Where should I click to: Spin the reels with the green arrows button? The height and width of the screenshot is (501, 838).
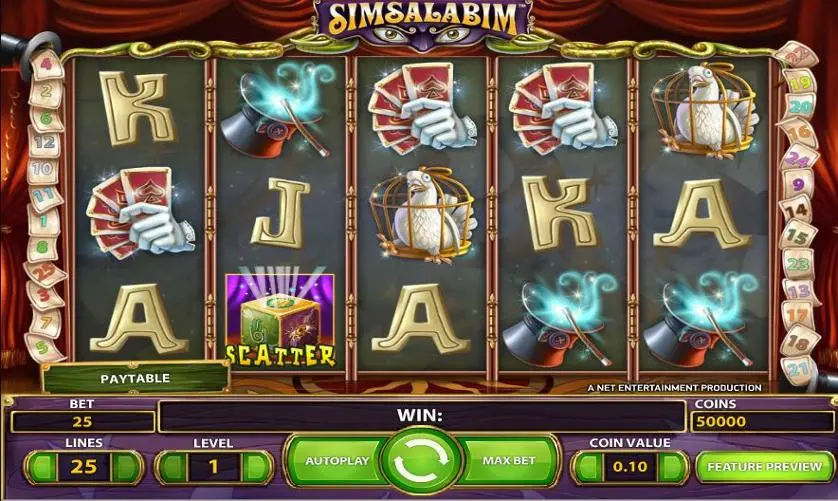pyautogui.click(x=419, y=462)
